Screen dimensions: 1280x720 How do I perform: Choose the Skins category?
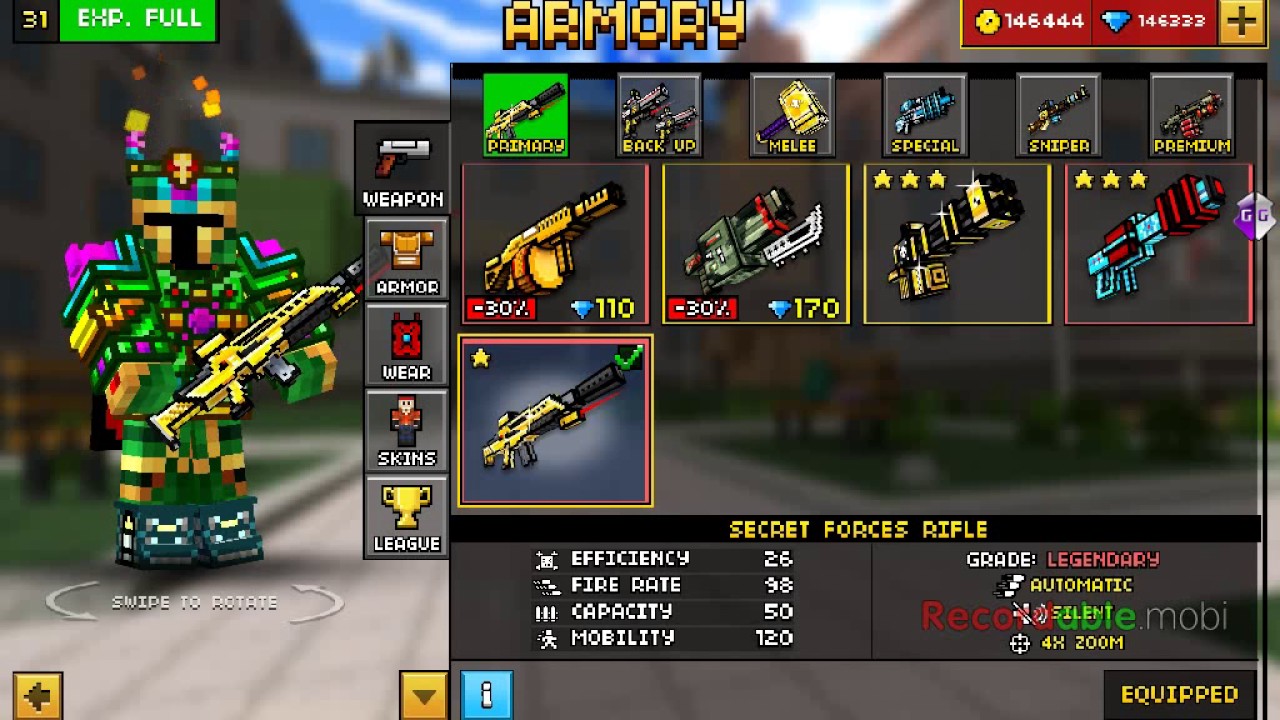[406, 432]
